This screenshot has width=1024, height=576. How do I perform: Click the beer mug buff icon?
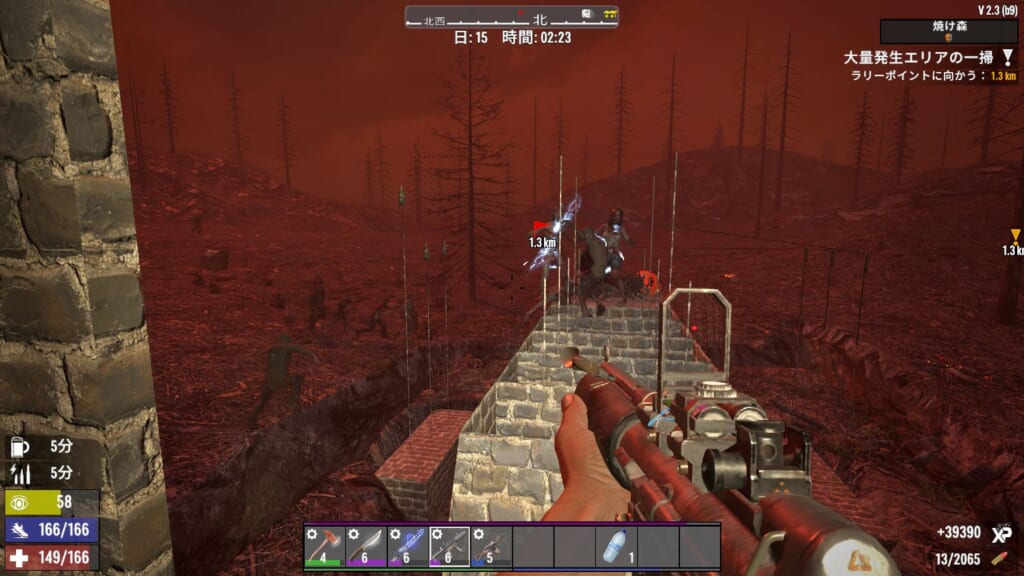click(21, 446)
